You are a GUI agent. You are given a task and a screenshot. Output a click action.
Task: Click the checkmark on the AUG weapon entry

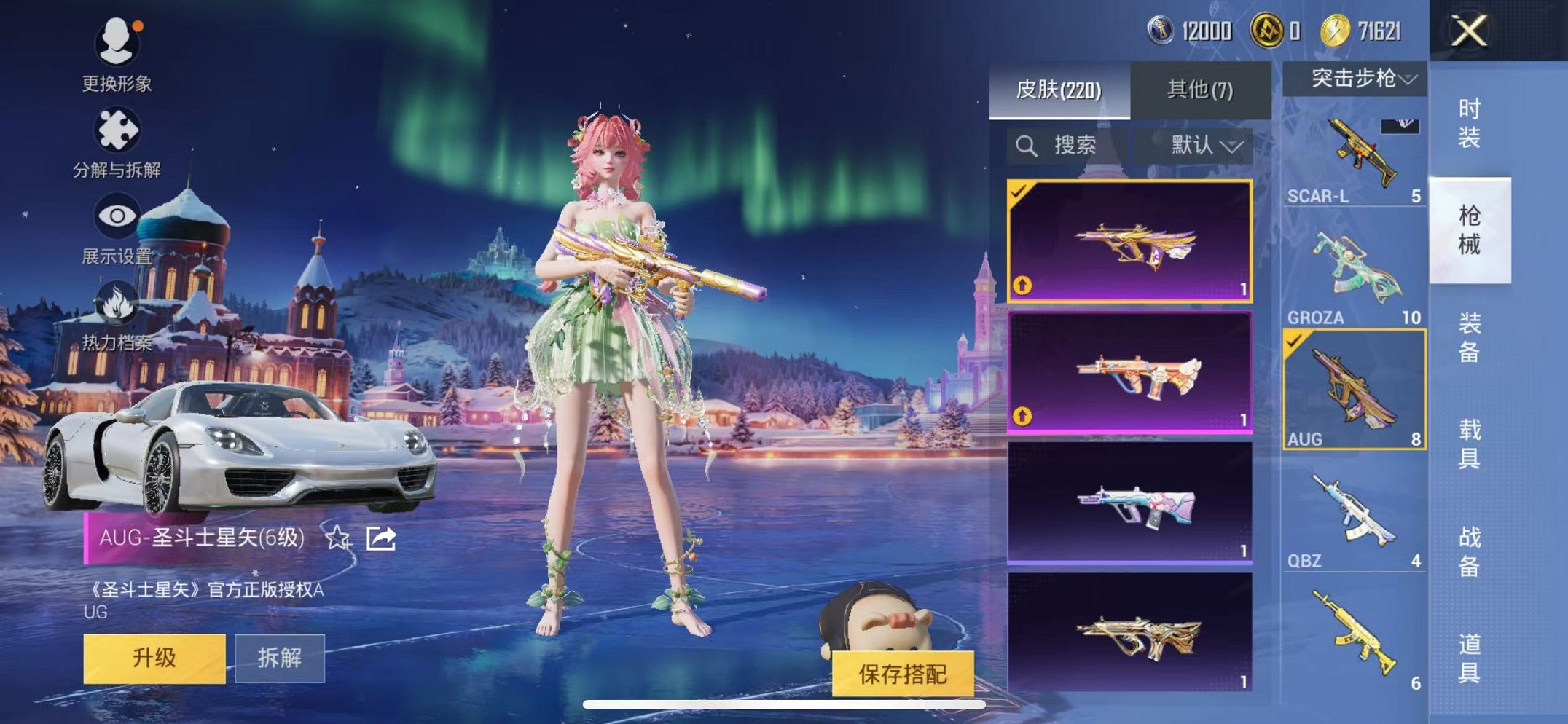[1295, 339]
